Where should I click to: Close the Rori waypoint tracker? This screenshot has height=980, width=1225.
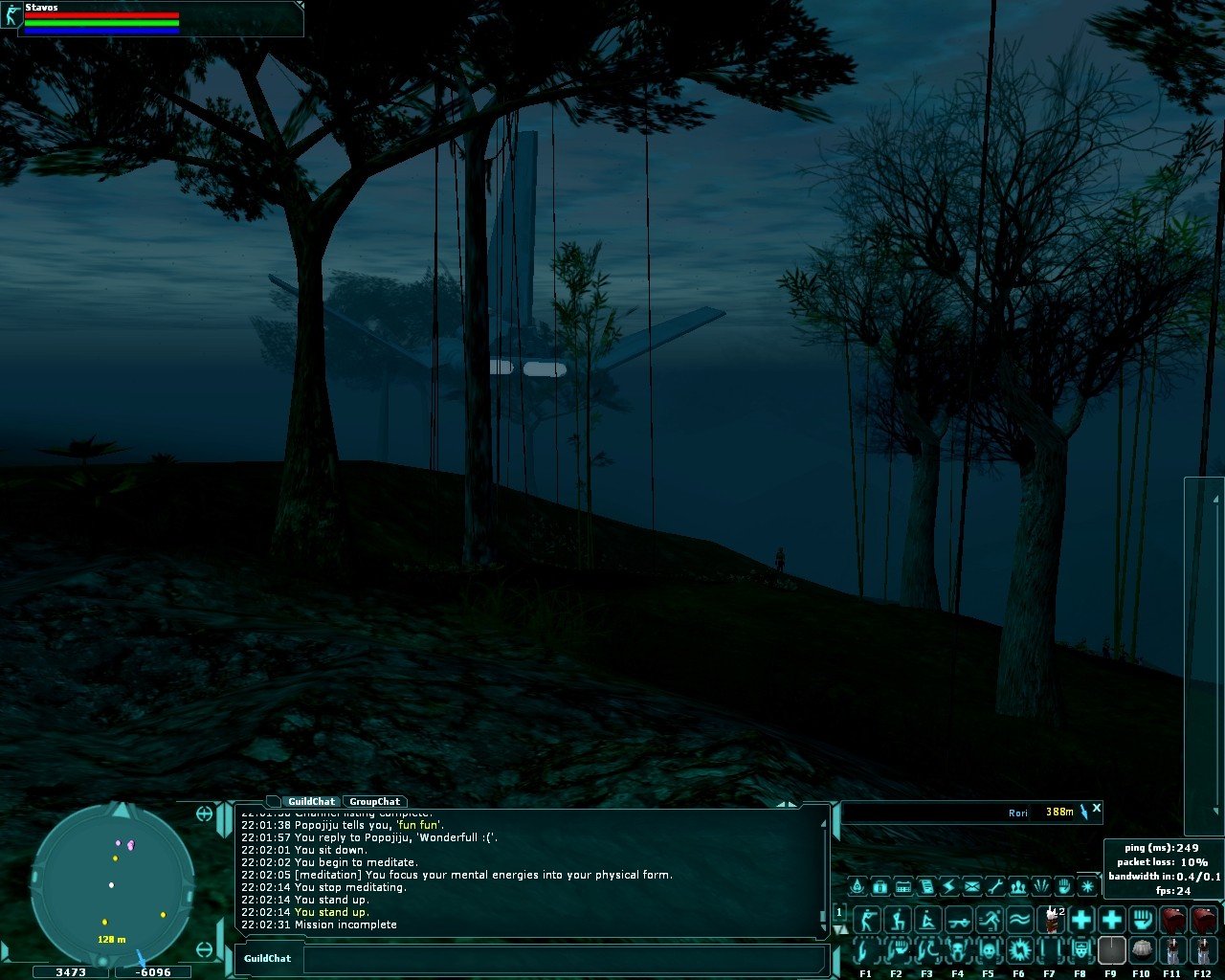pos(1097,809)
